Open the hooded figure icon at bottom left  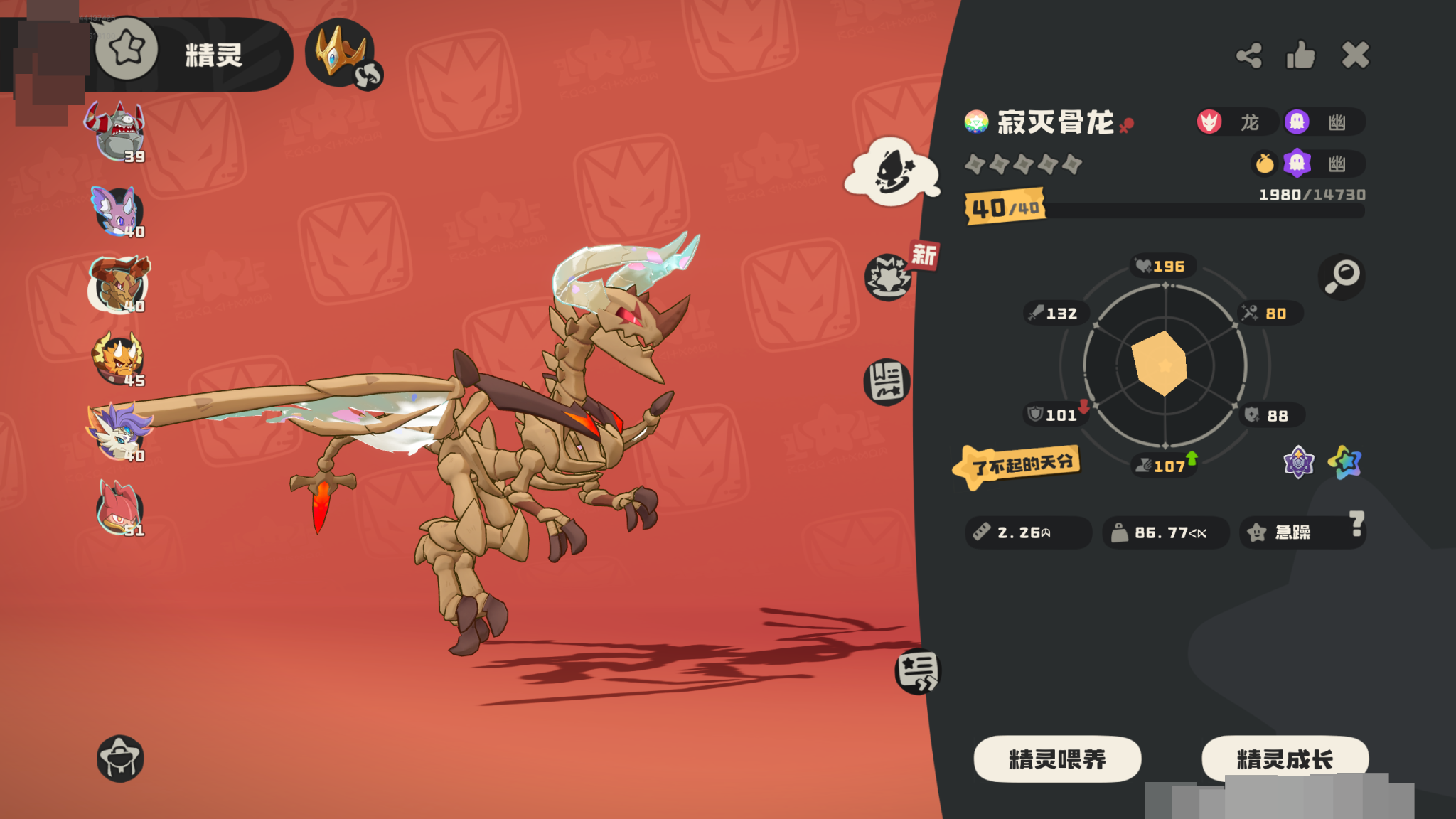tap(120, 759)
